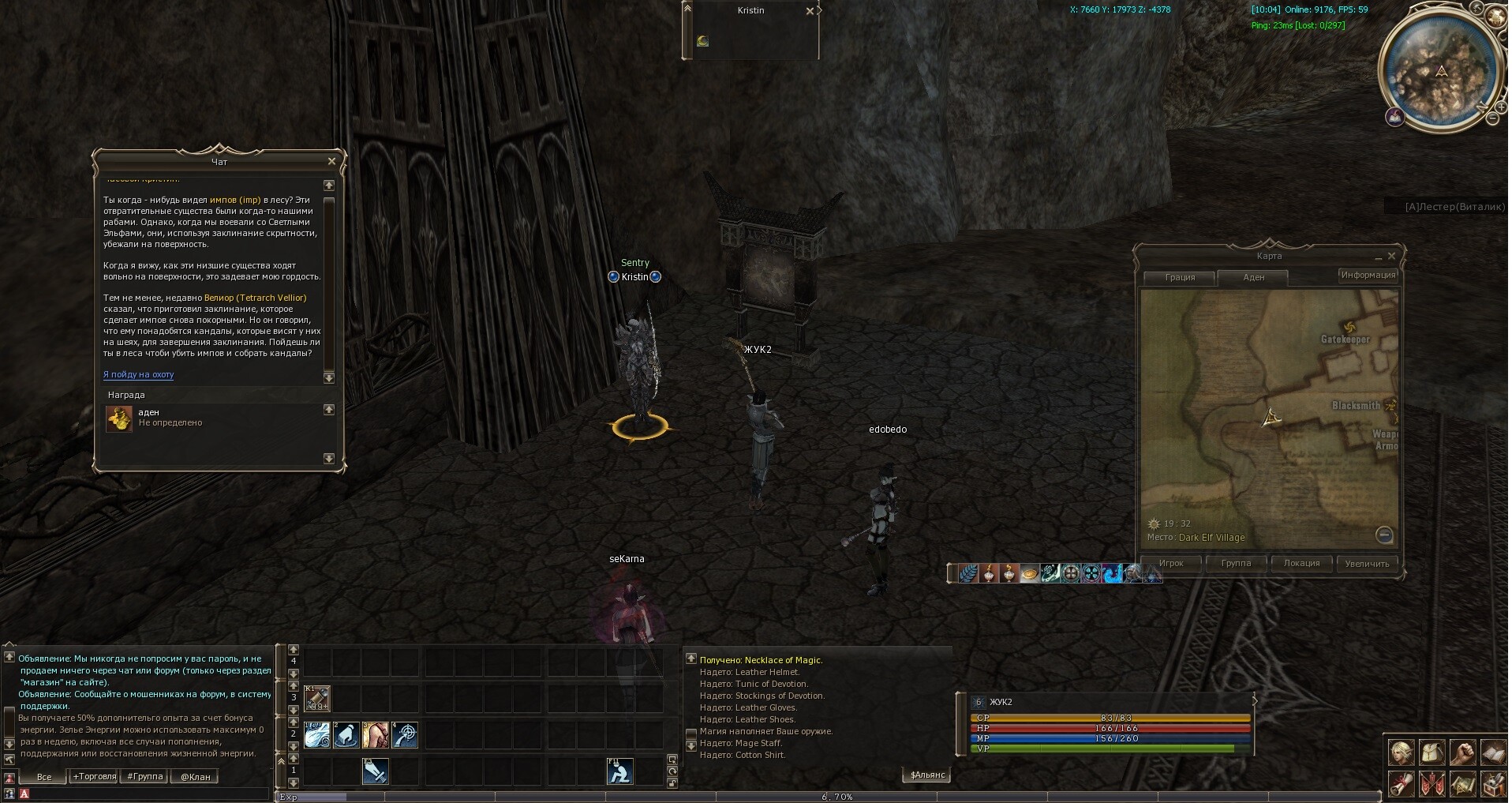Use the sword attack skill in hotbar
Screen dimensions: 1512x803
[x=375, y=771]
